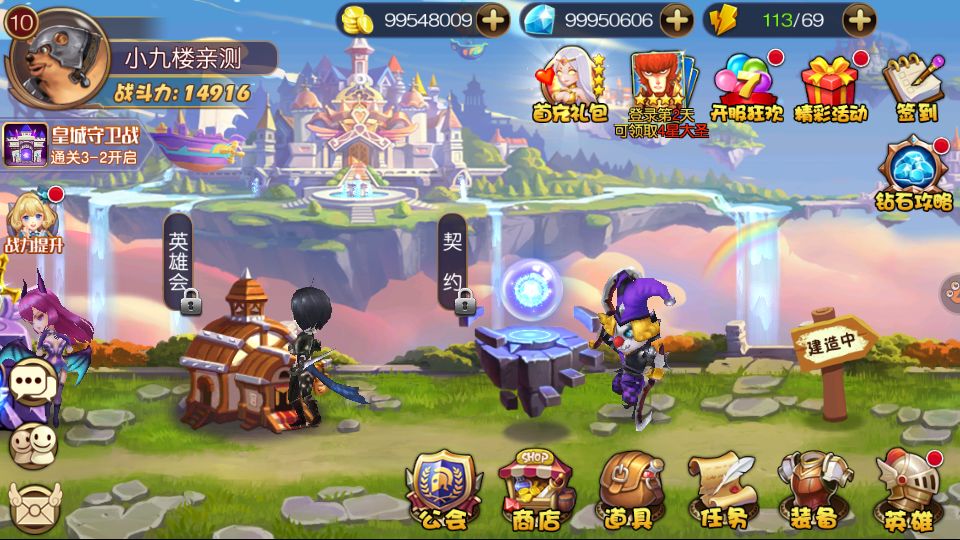
Task: Open the 首充礼包 first recharge gift
Action: [x=570, y=85]
